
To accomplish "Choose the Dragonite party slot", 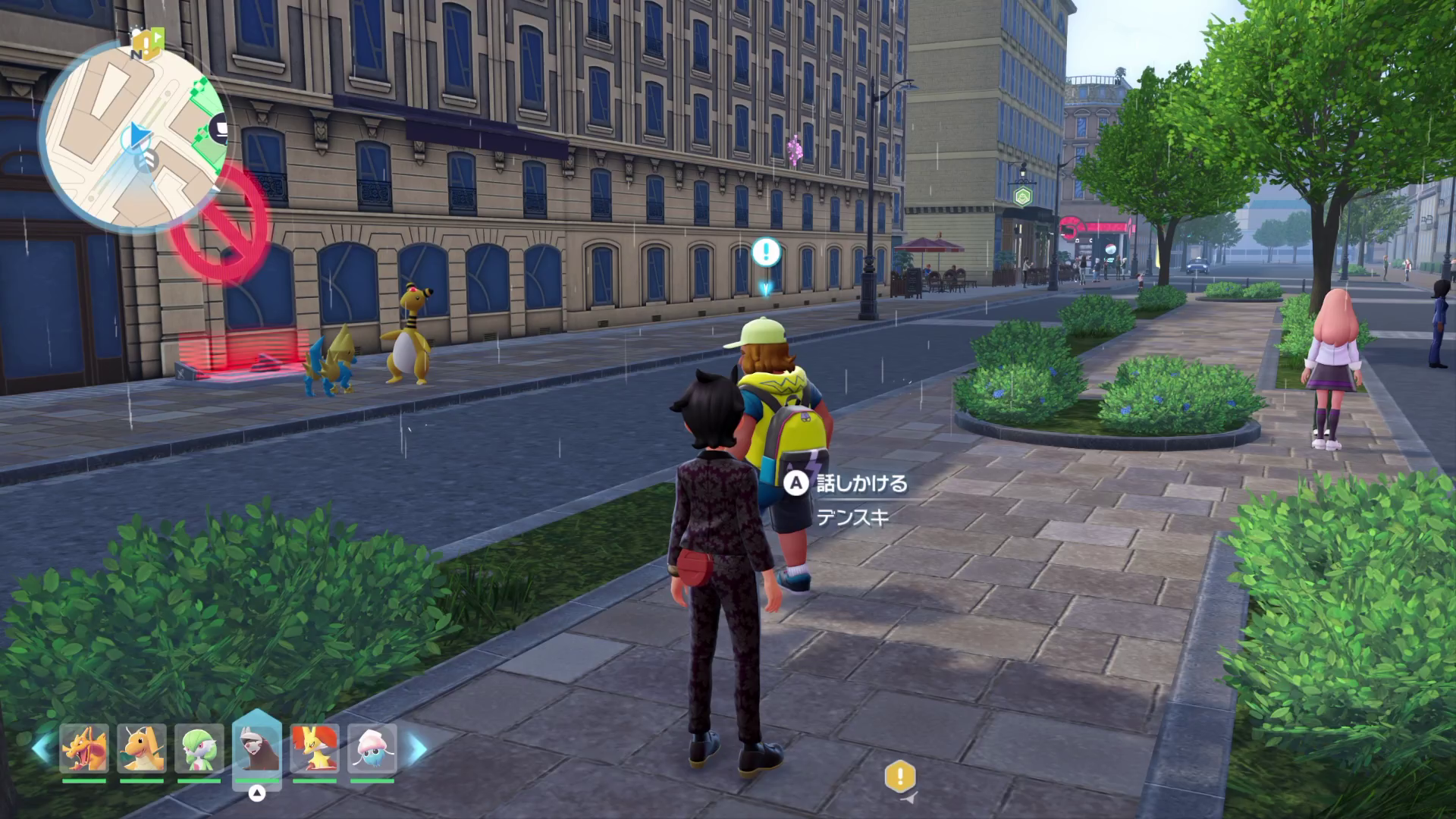I will point(142,749).
